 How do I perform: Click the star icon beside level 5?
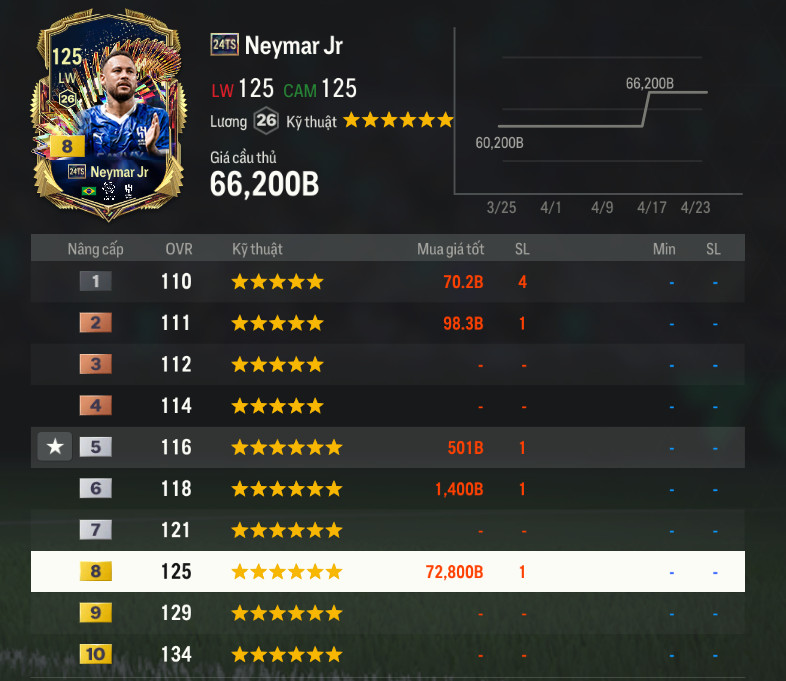coord(55,447)
